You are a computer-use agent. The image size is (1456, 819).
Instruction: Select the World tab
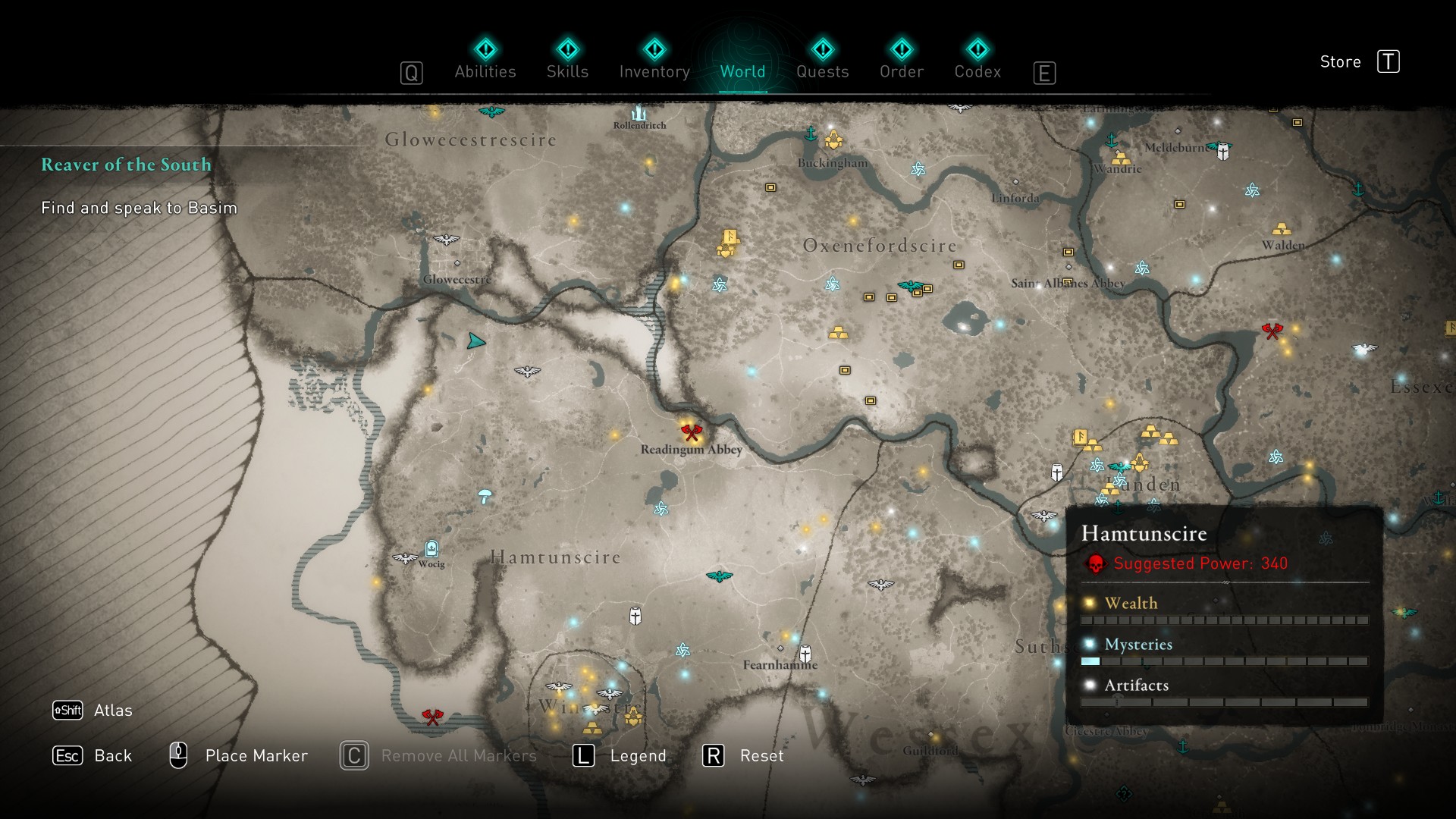coord(742,61)
